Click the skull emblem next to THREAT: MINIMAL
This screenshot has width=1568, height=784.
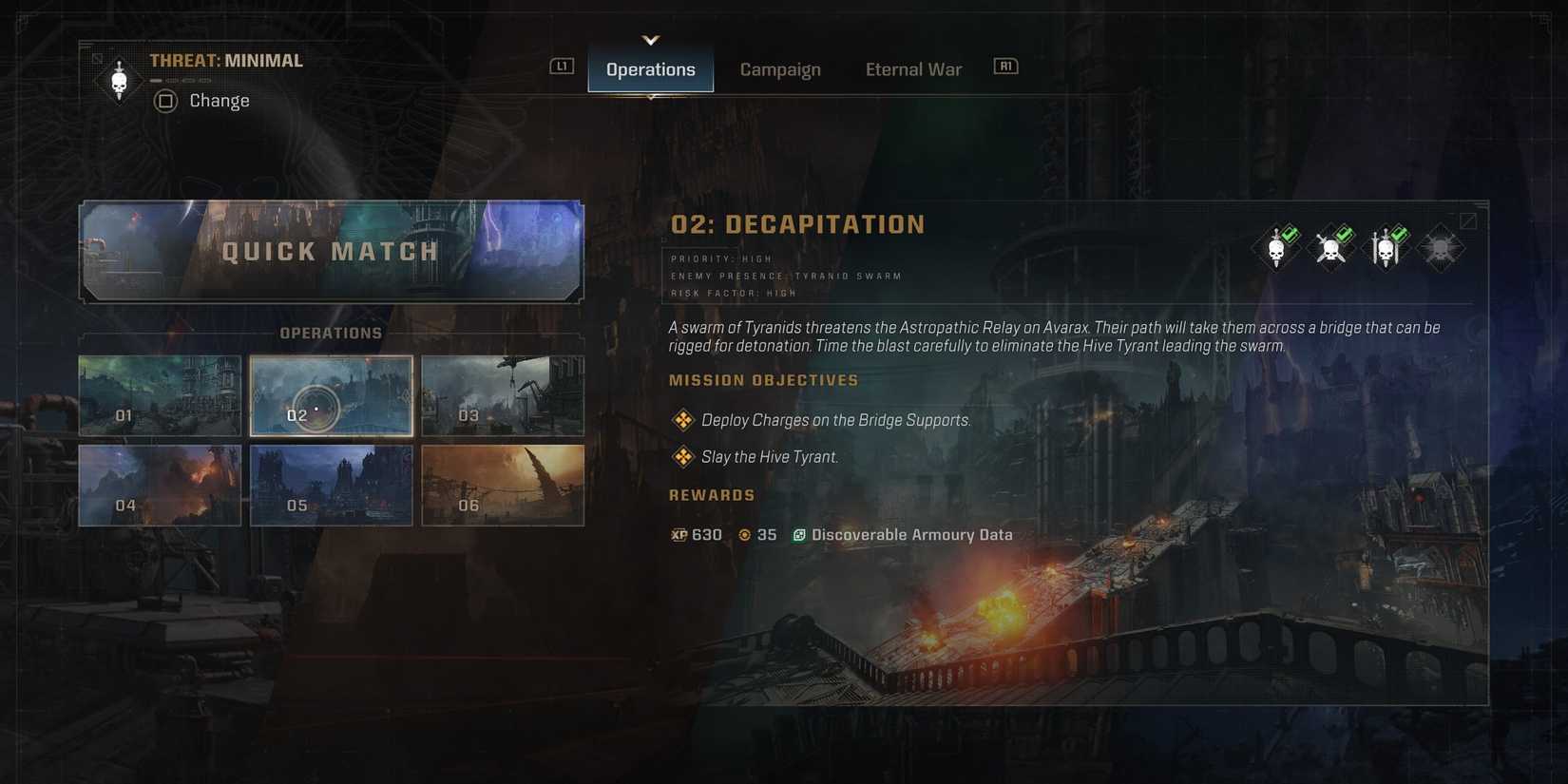point(119,79)
